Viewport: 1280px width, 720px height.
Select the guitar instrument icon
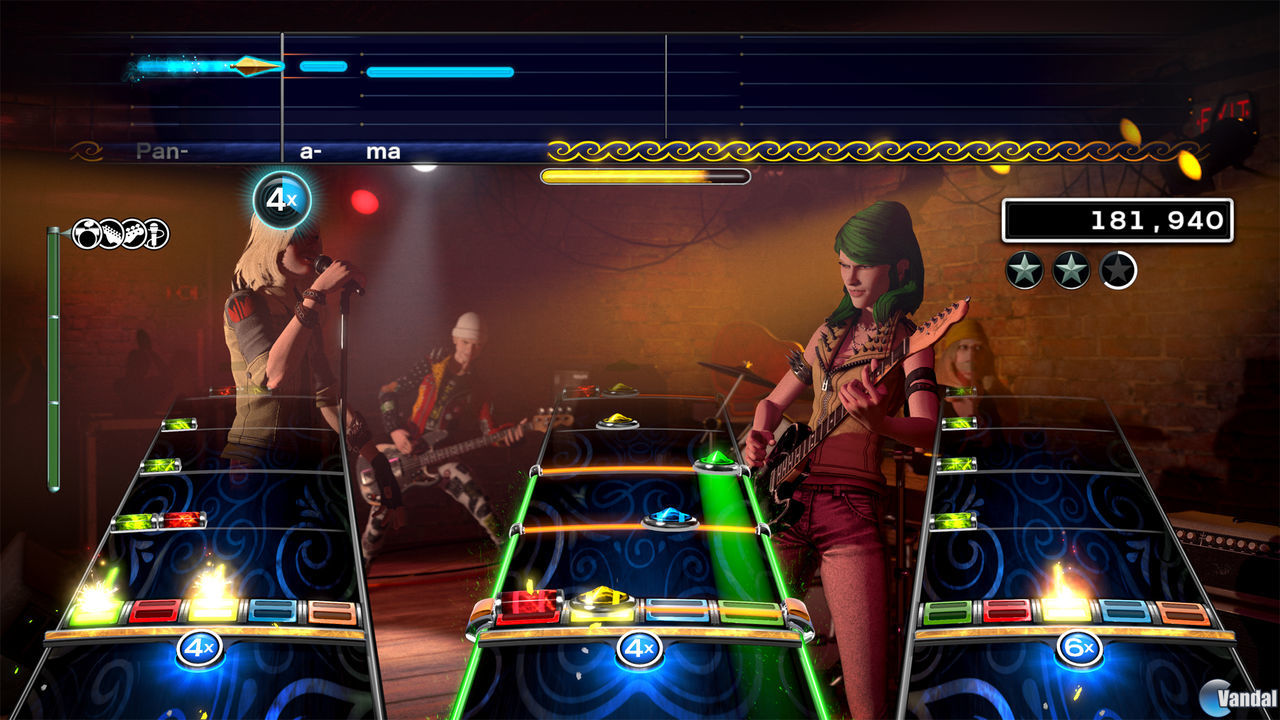pyautogui.click(x=111, y=233)
